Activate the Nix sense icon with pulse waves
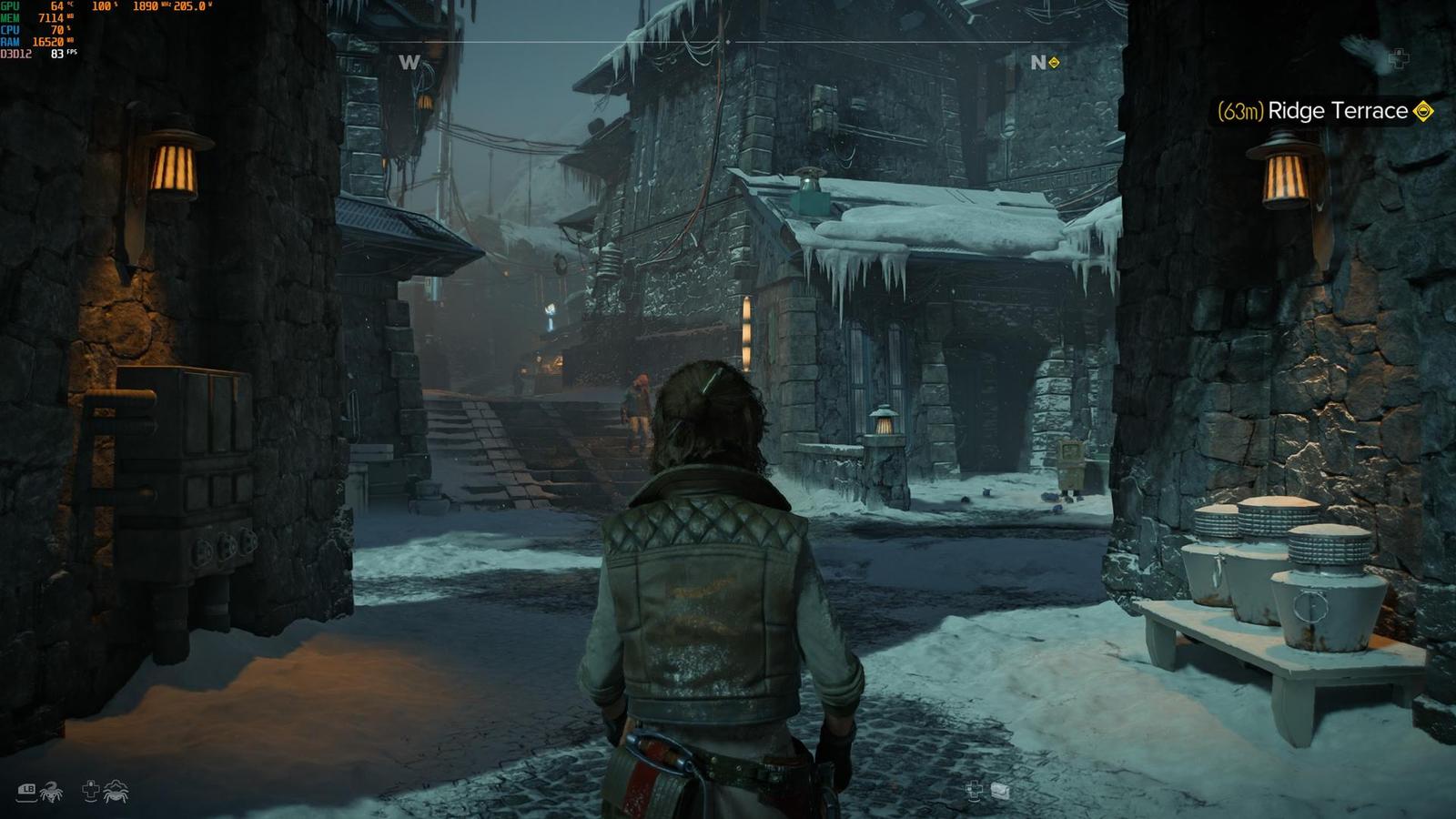This screenshot has width=1456, height=819. (x=116, y=792)
